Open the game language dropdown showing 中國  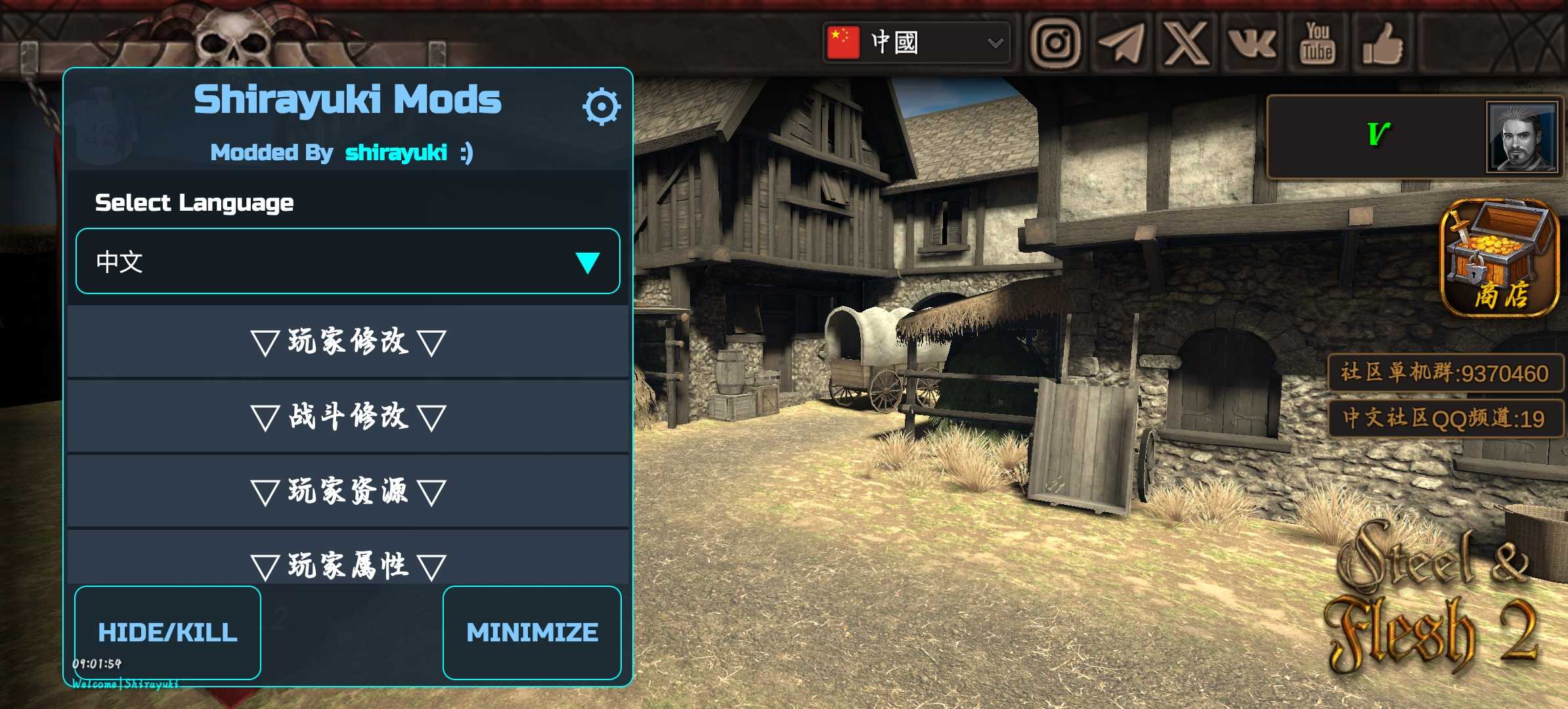pos(916,43)
